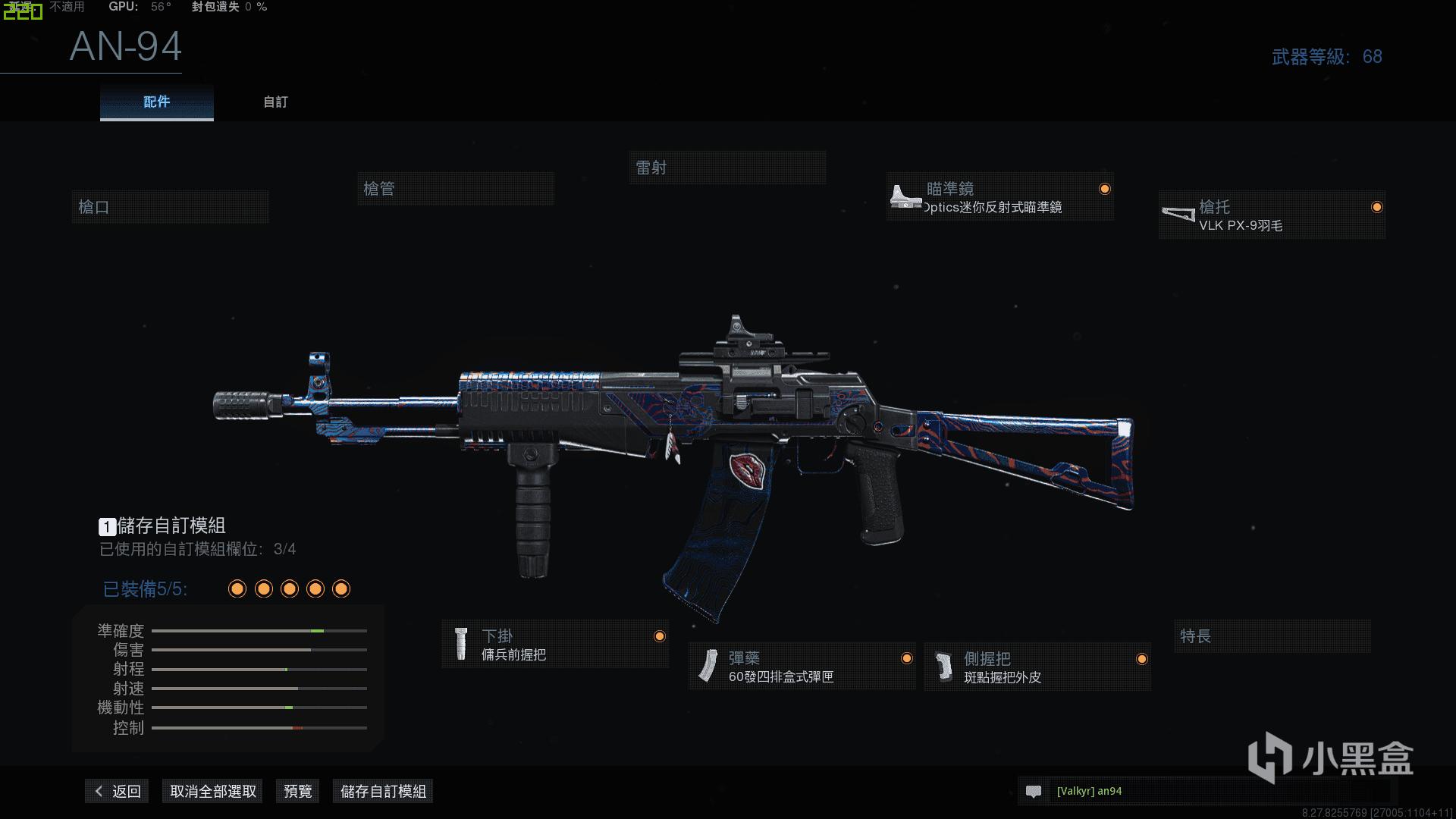Image resolution: width=1456 pixels, height=819 pixels.
Task: Click 儲存自訂模組 button in bottom bar
Action: click(383, 791)
